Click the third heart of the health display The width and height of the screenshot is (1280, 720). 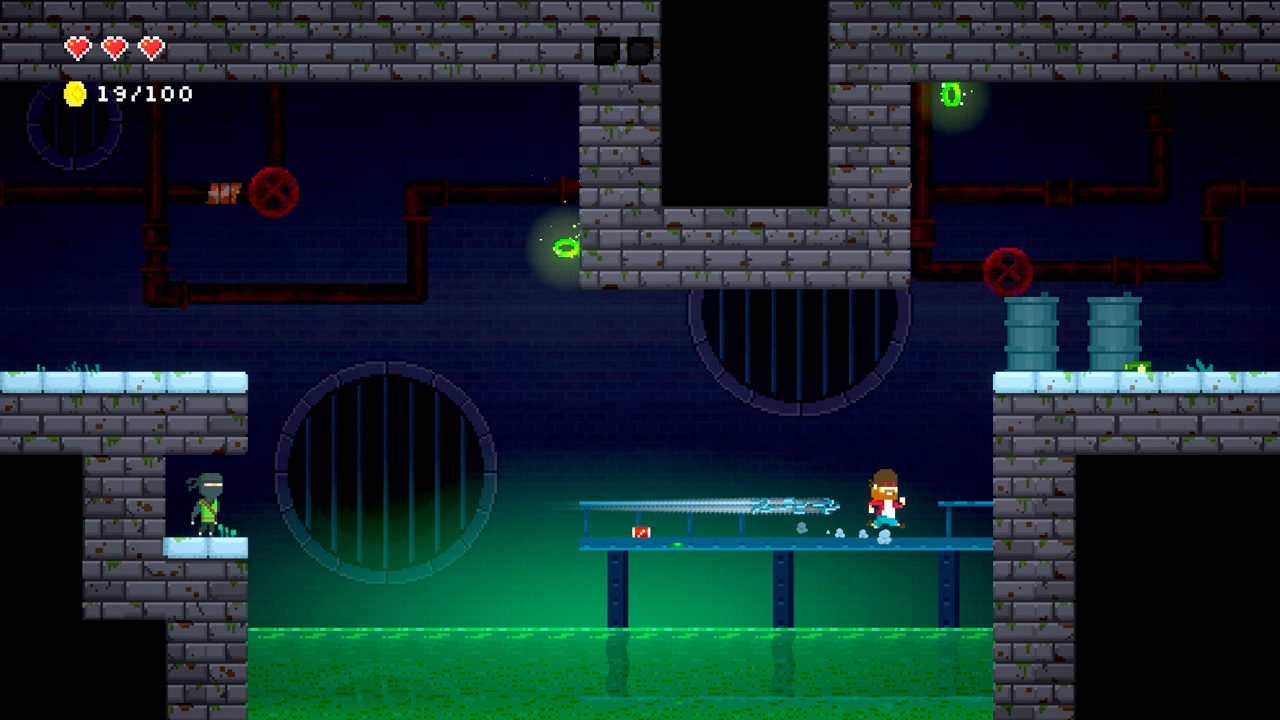[150, 47]
